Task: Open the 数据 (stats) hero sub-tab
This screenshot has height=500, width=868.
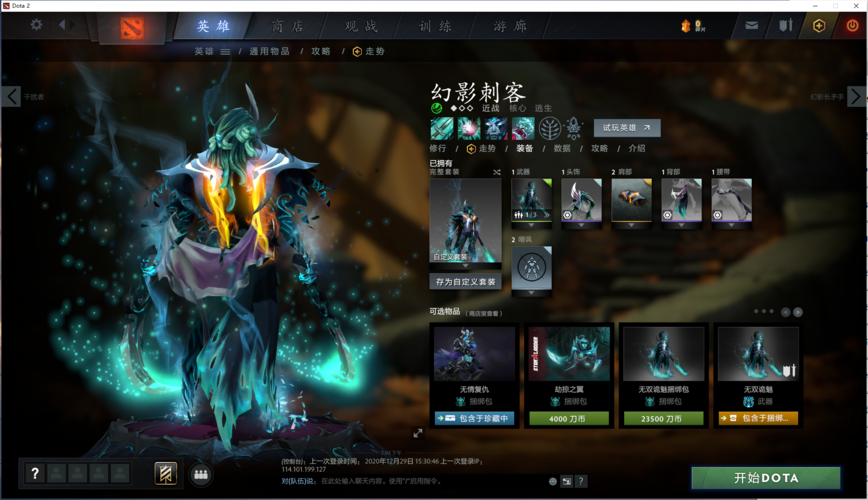Action: point(562,148)
